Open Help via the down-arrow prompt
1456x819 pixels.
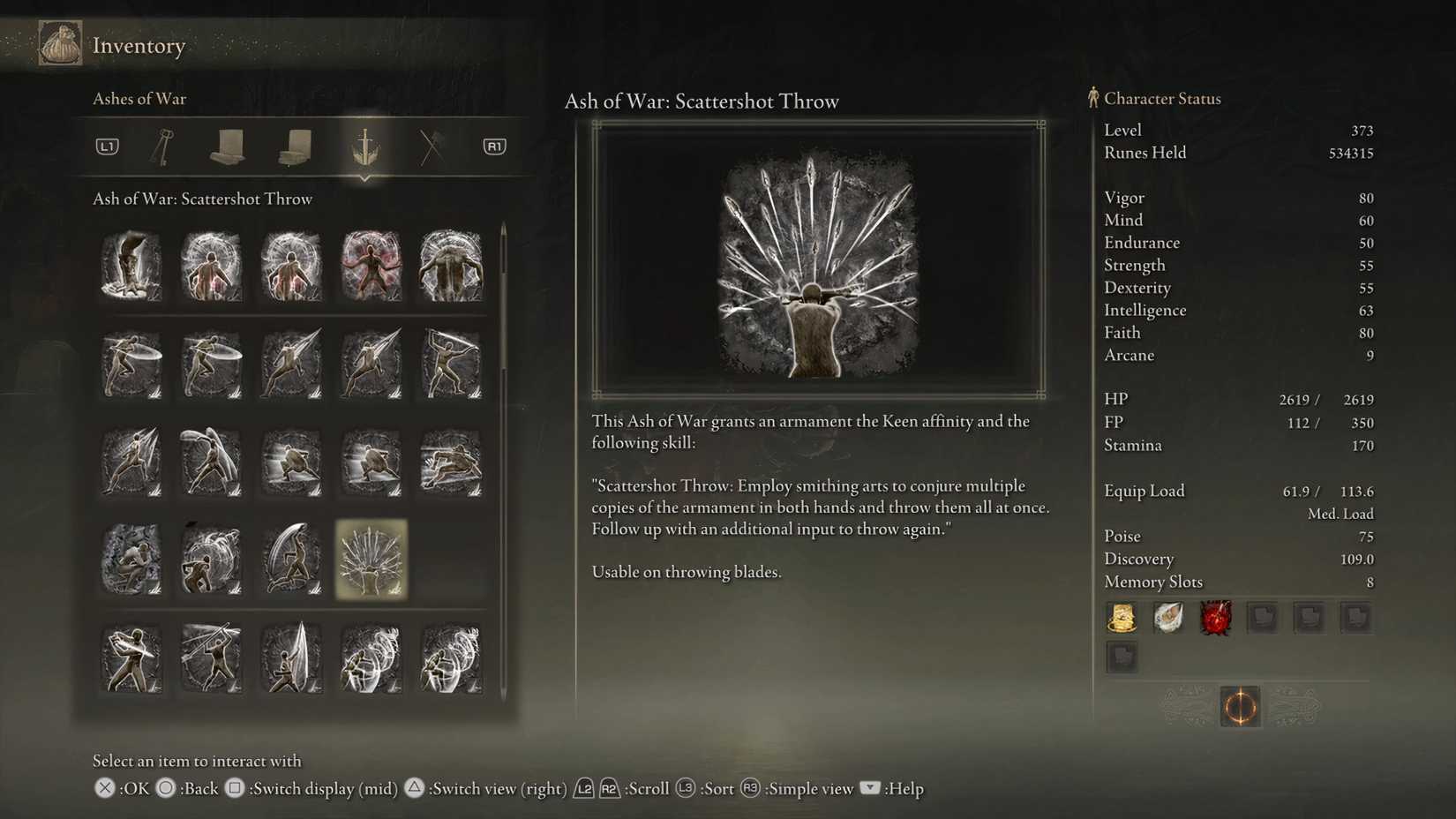tap(870, 788)
